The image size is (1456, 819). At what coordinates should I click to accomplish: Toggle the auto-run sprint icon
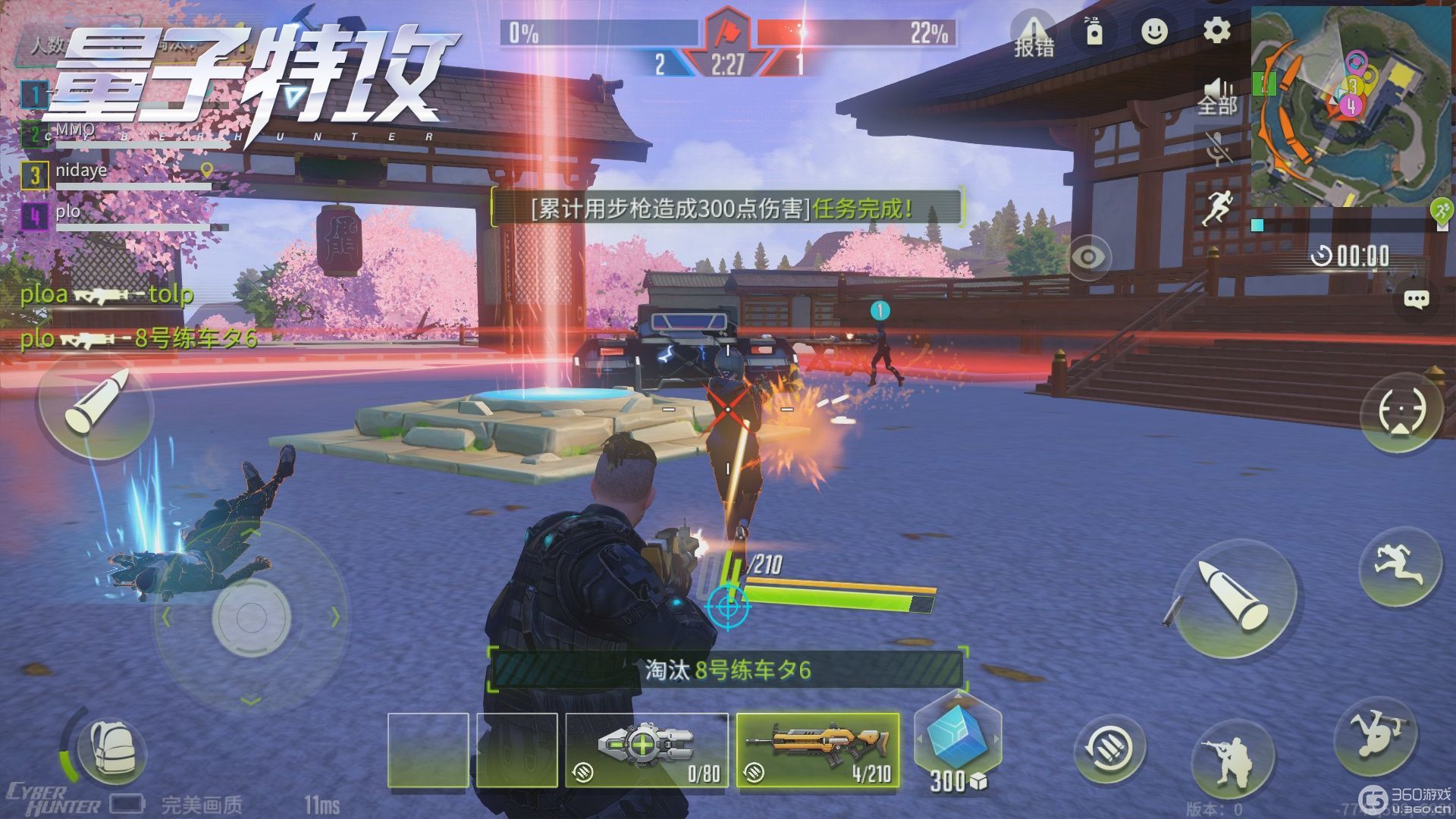tap(1219, 206)
